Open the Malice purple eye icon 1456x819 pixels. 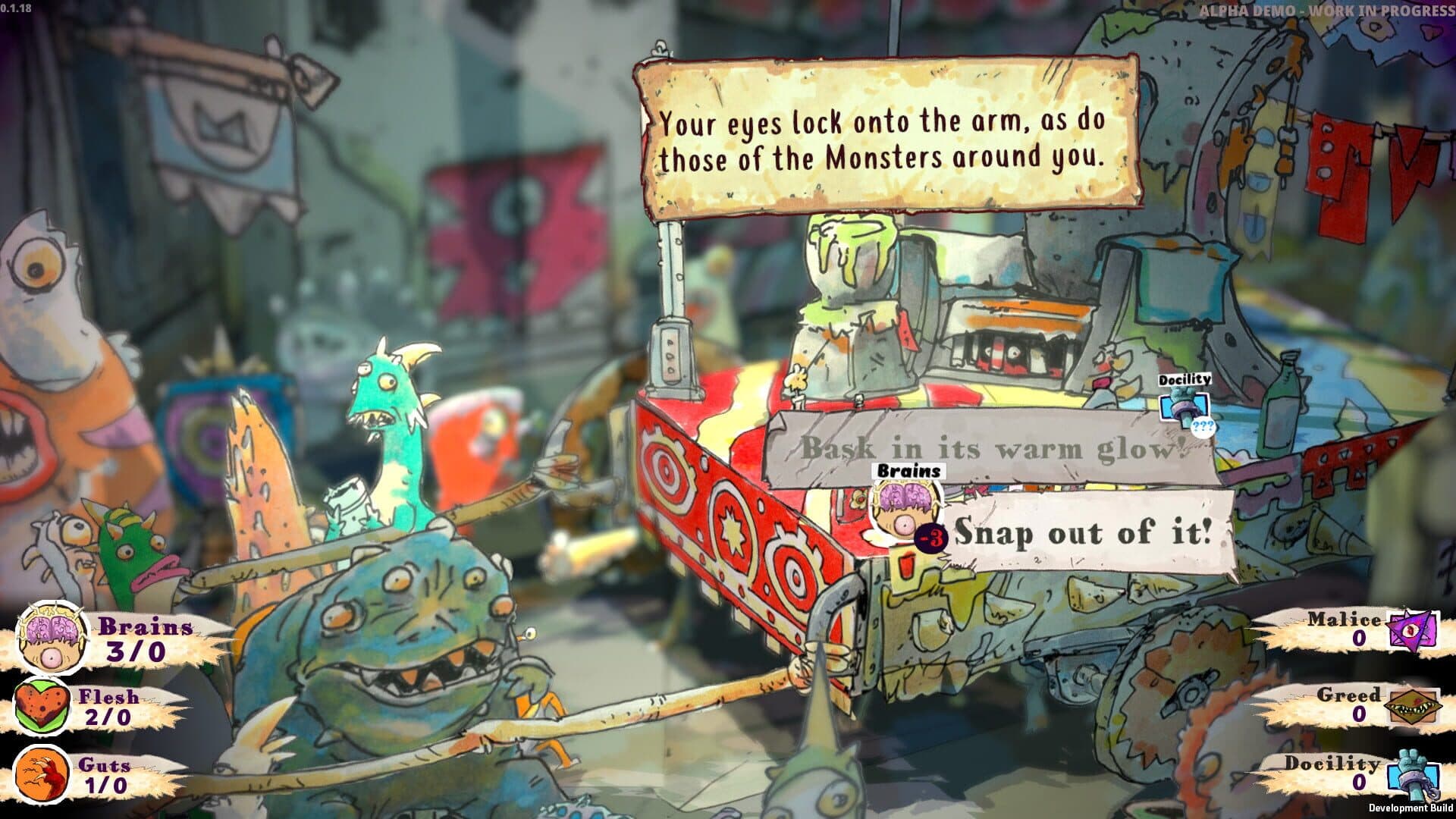coord(1413,629)
